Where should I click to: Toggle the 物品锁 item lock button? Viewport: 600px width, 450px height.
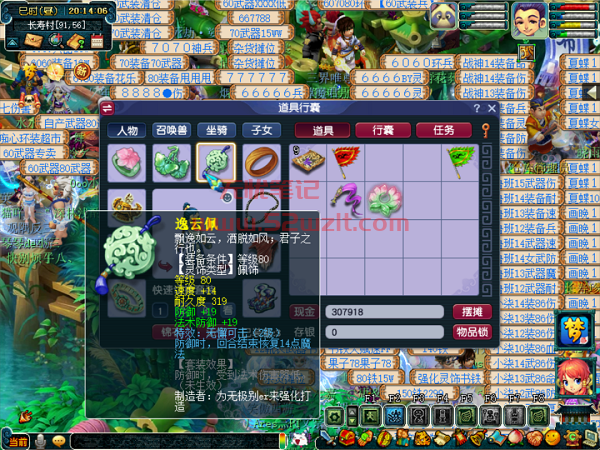click(470, 332)
